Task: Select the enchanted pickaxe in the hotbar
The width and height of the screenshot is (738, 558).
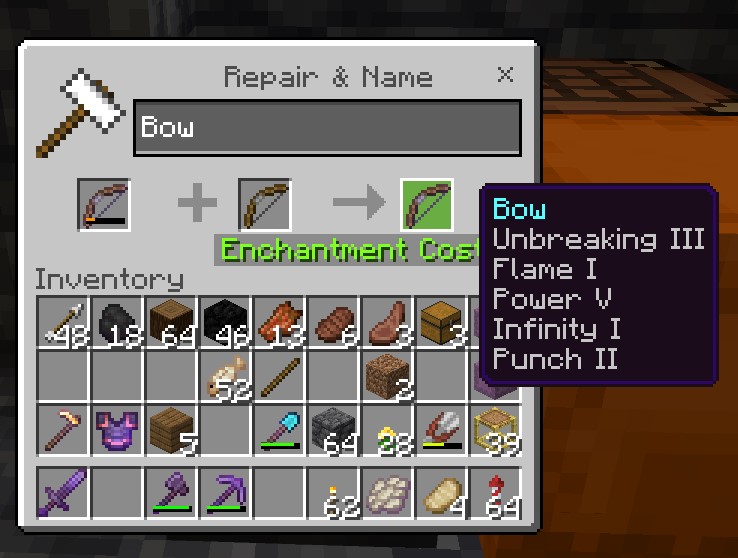Action: (225, 493)
